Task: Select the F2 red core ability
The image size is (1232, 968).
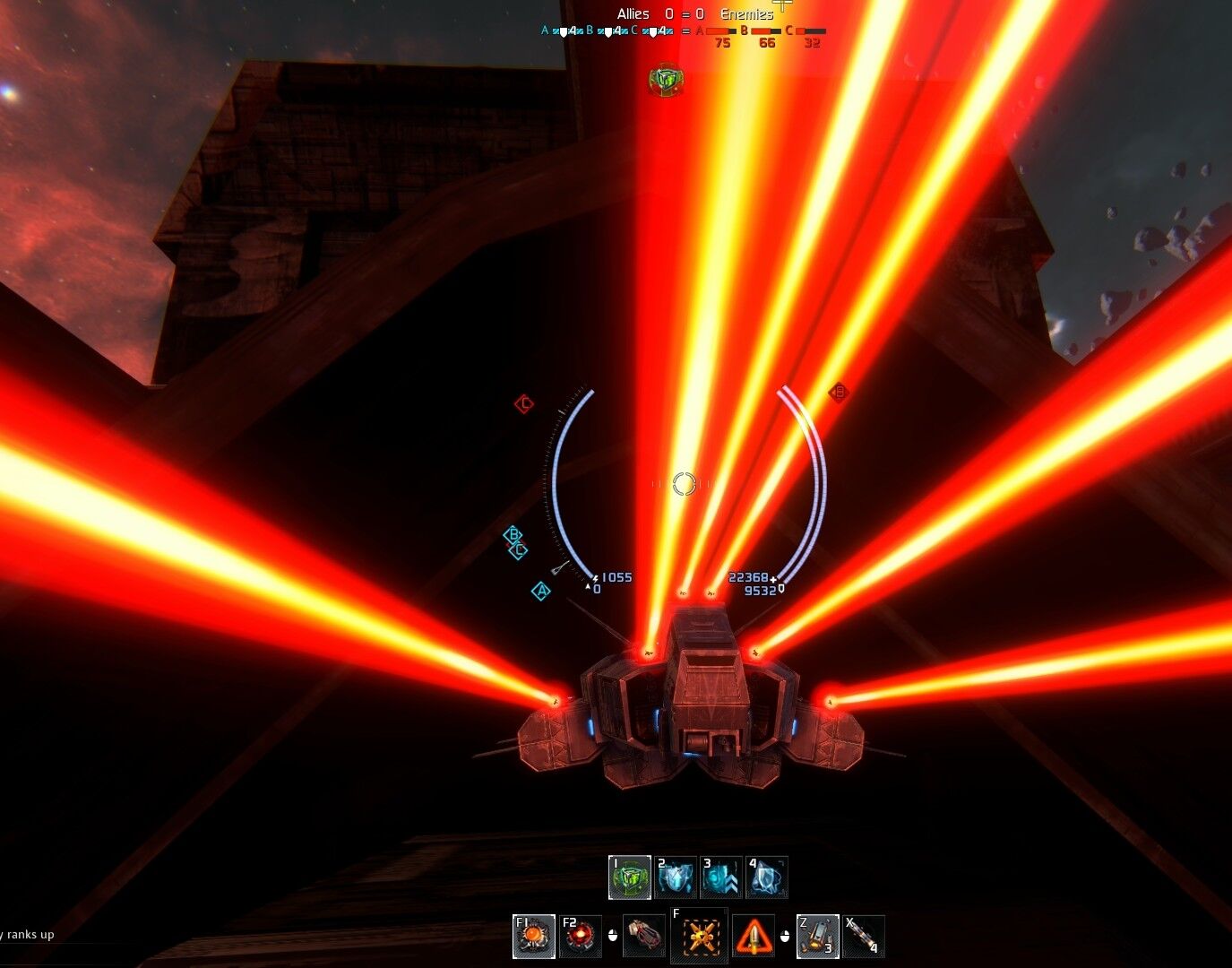Action: coord(580,936)
